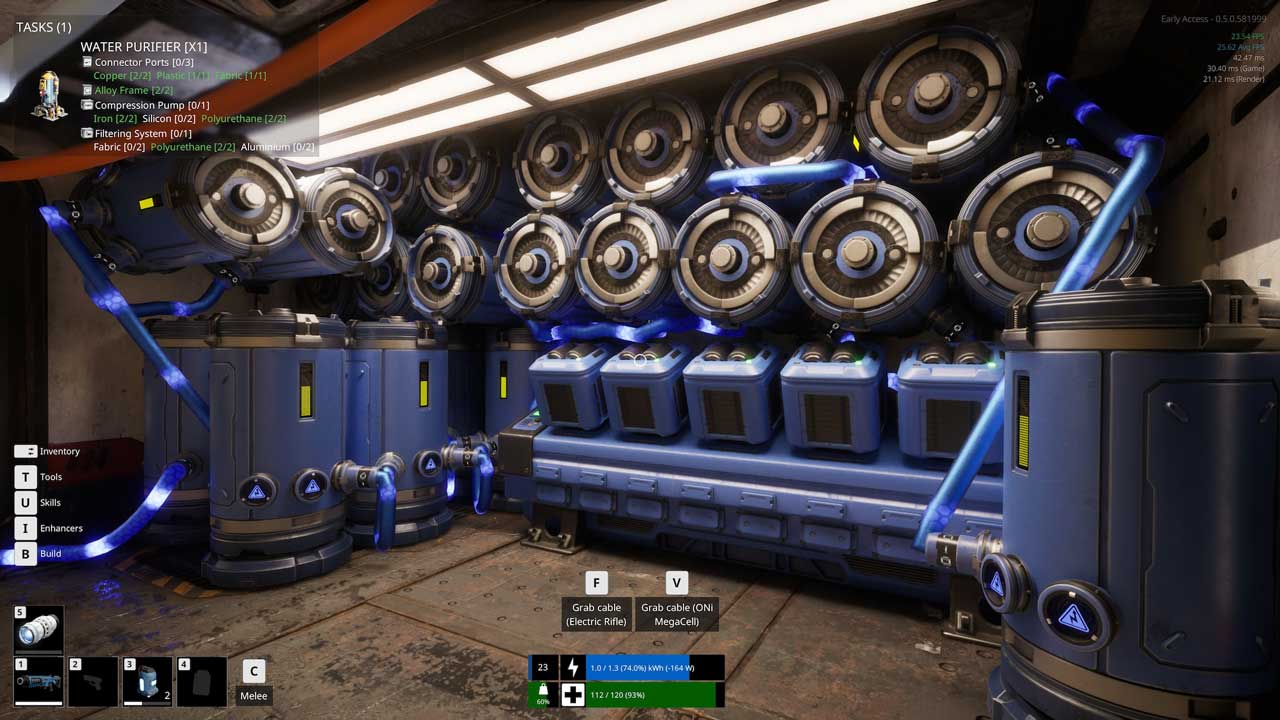This screenshot has width=1280, height=720.
Task: Open the Enhancers menu label
Action: [61, 528]
